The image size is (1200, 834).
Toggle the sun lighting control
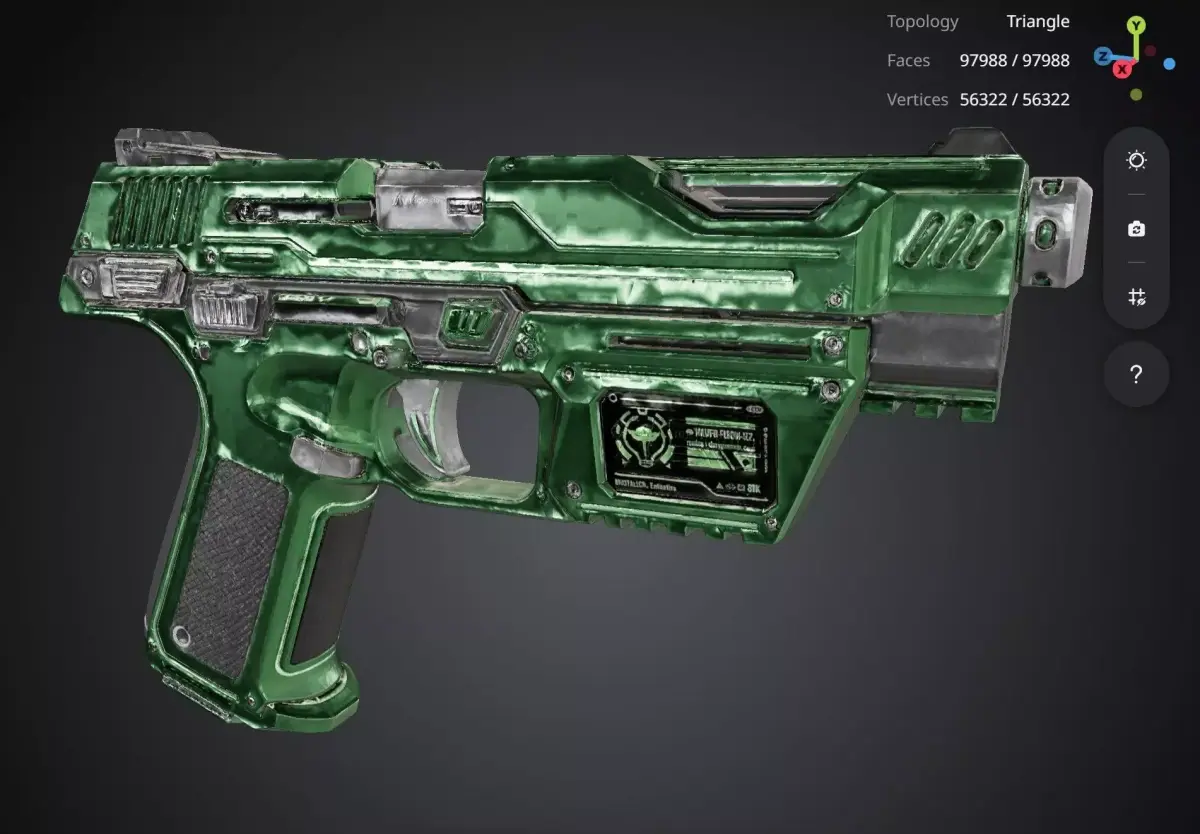click(x=1136, y=161)
